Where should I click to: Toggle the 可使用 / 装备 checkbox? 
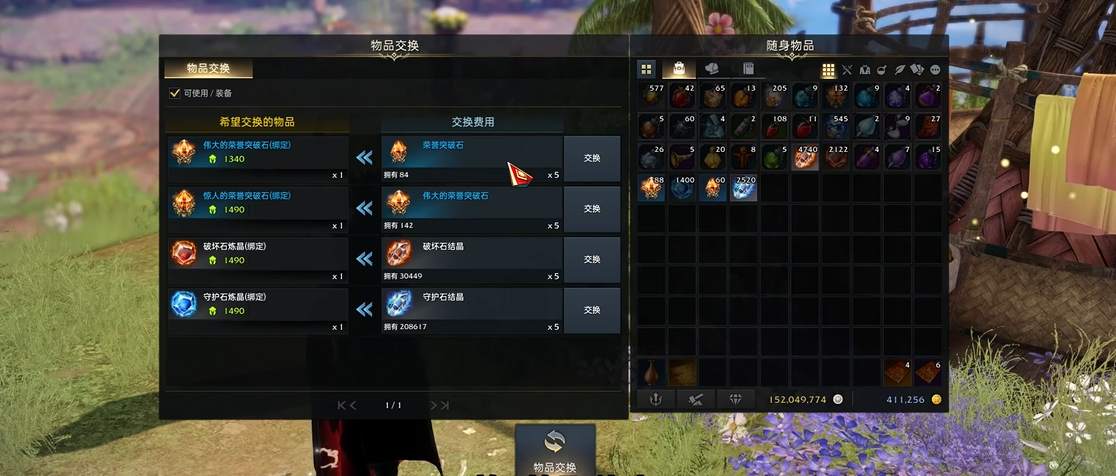click(175, 93)
